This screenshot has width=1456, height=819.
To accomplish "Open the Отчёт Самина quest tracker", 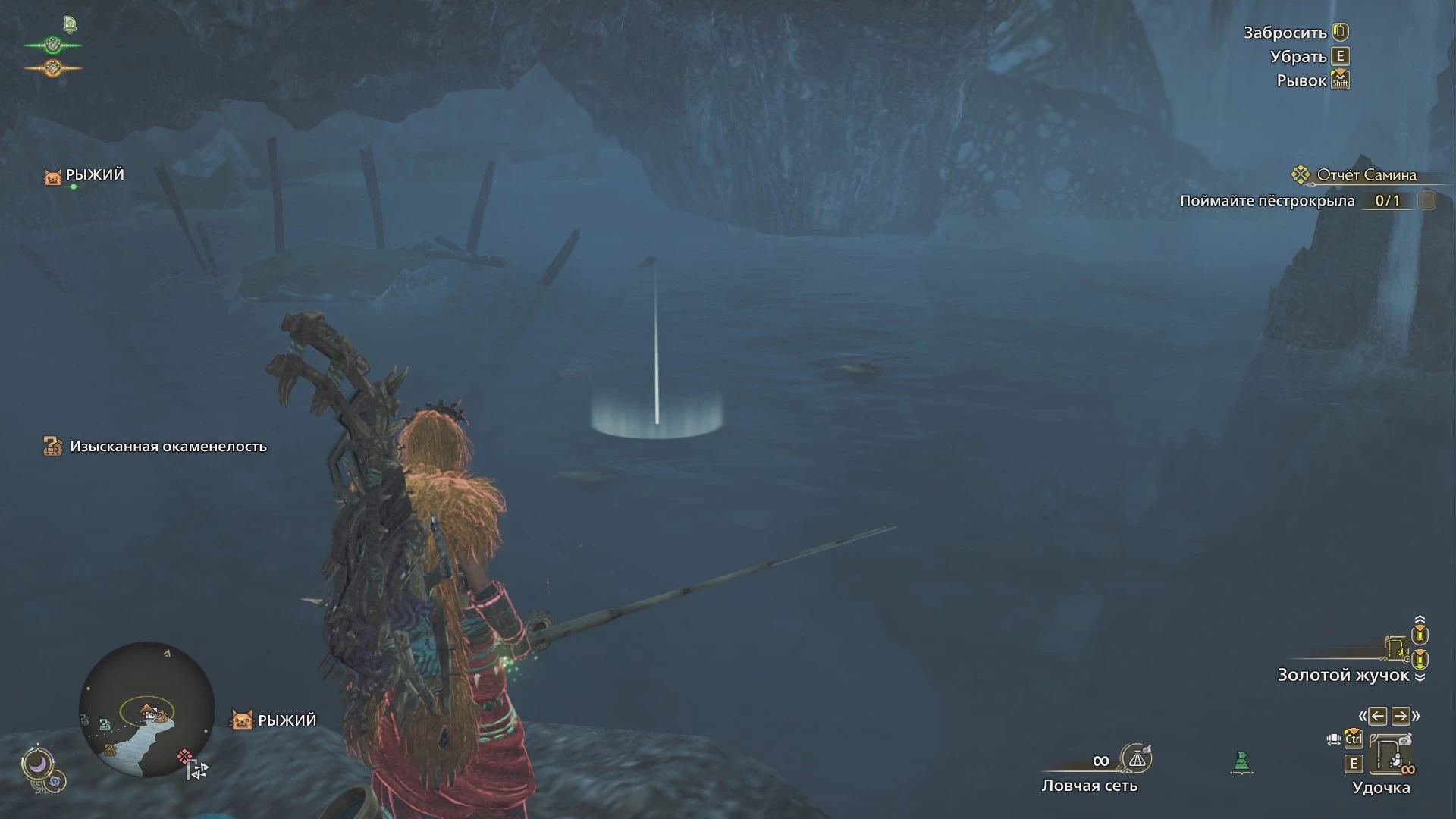I will (x=1366, y=175).
